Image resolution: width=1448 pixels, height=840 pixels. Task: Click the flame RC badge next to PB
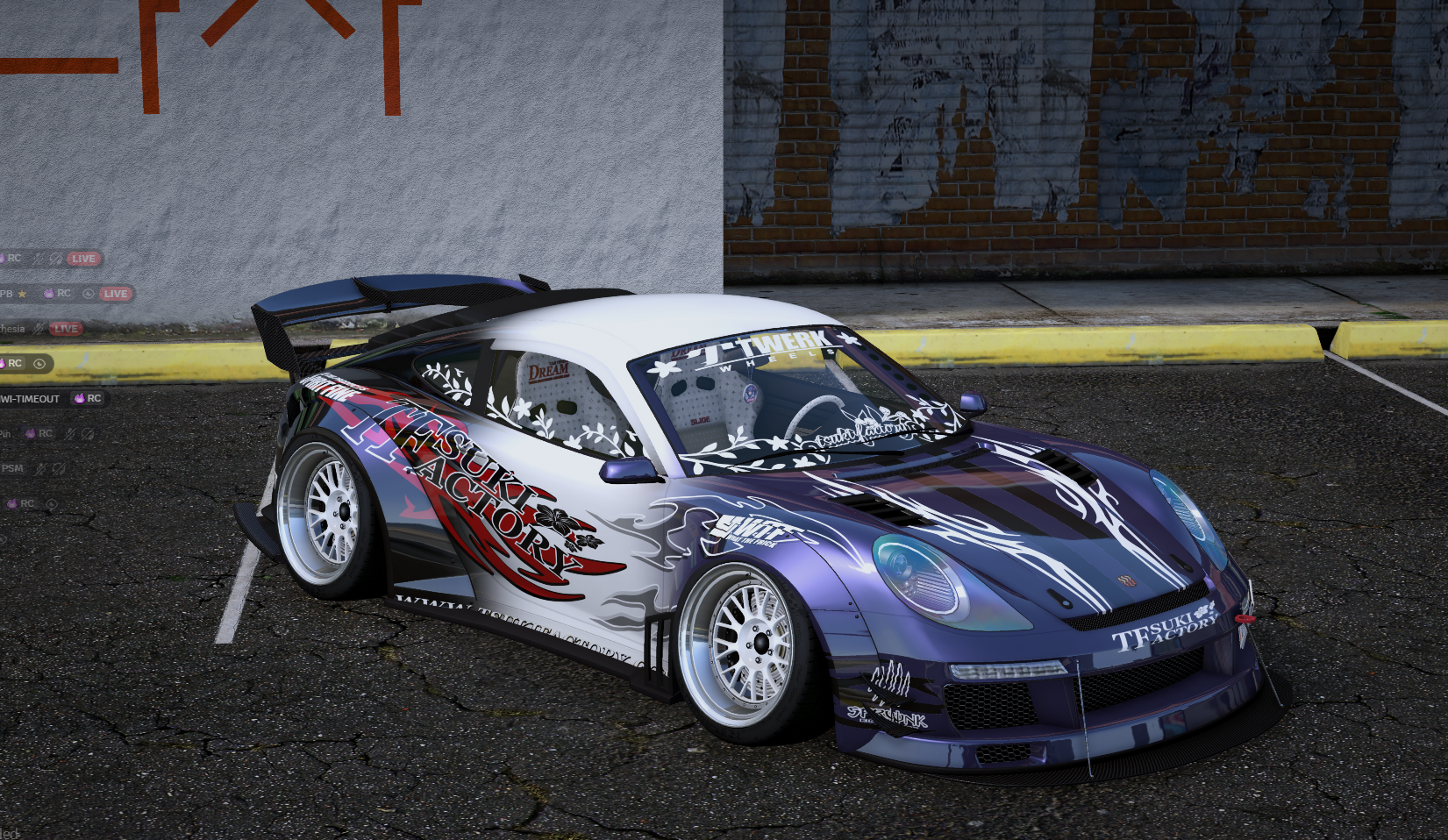point(49,295)
